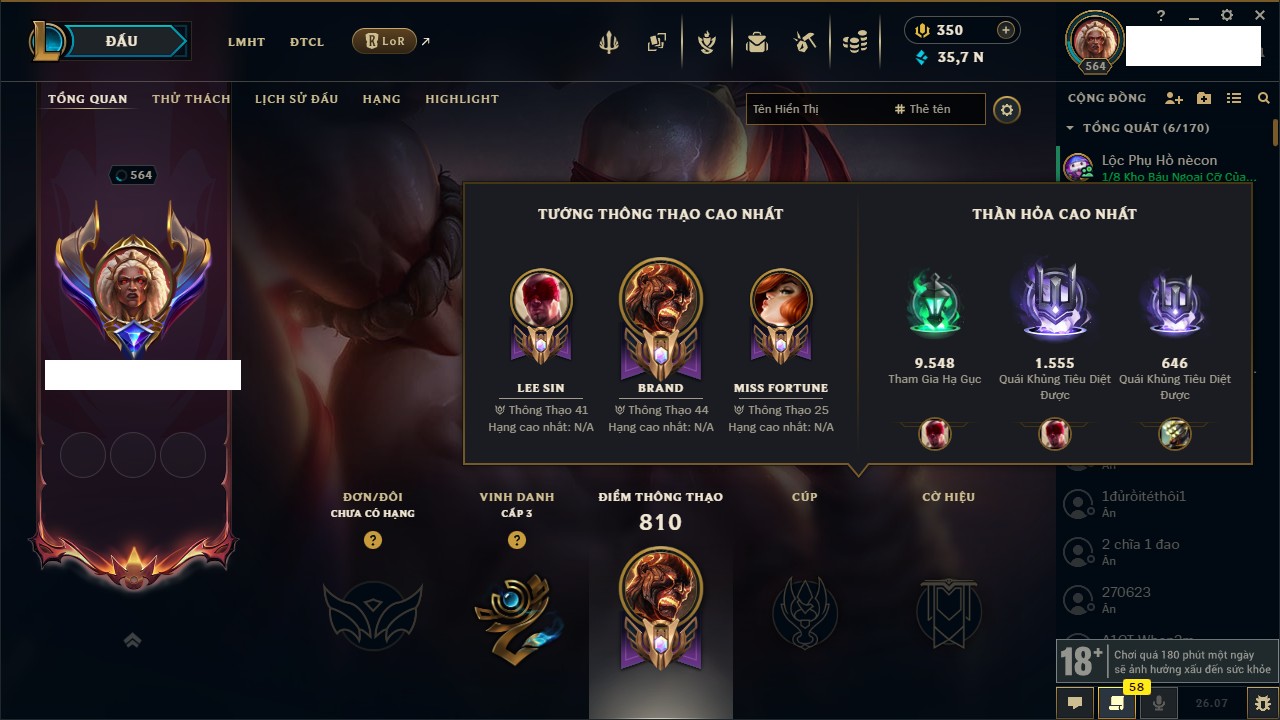Open the loot chest backpack icon
Screen dimensions: 1280x720
pyautogui.click(x=757, y=42)
